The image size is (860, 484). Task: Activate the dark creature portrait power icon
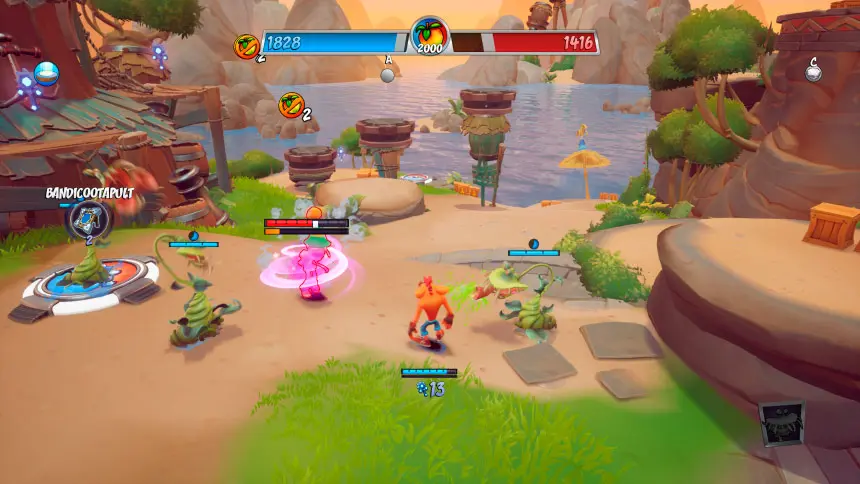click(x=780, y=424)
